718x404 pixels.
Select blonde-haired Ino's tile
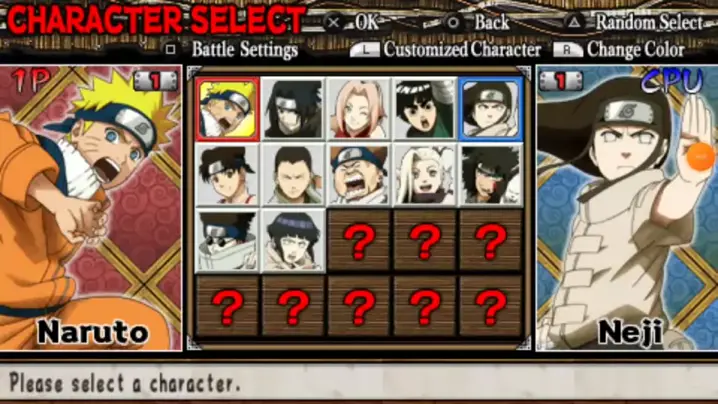coord(425,174)
